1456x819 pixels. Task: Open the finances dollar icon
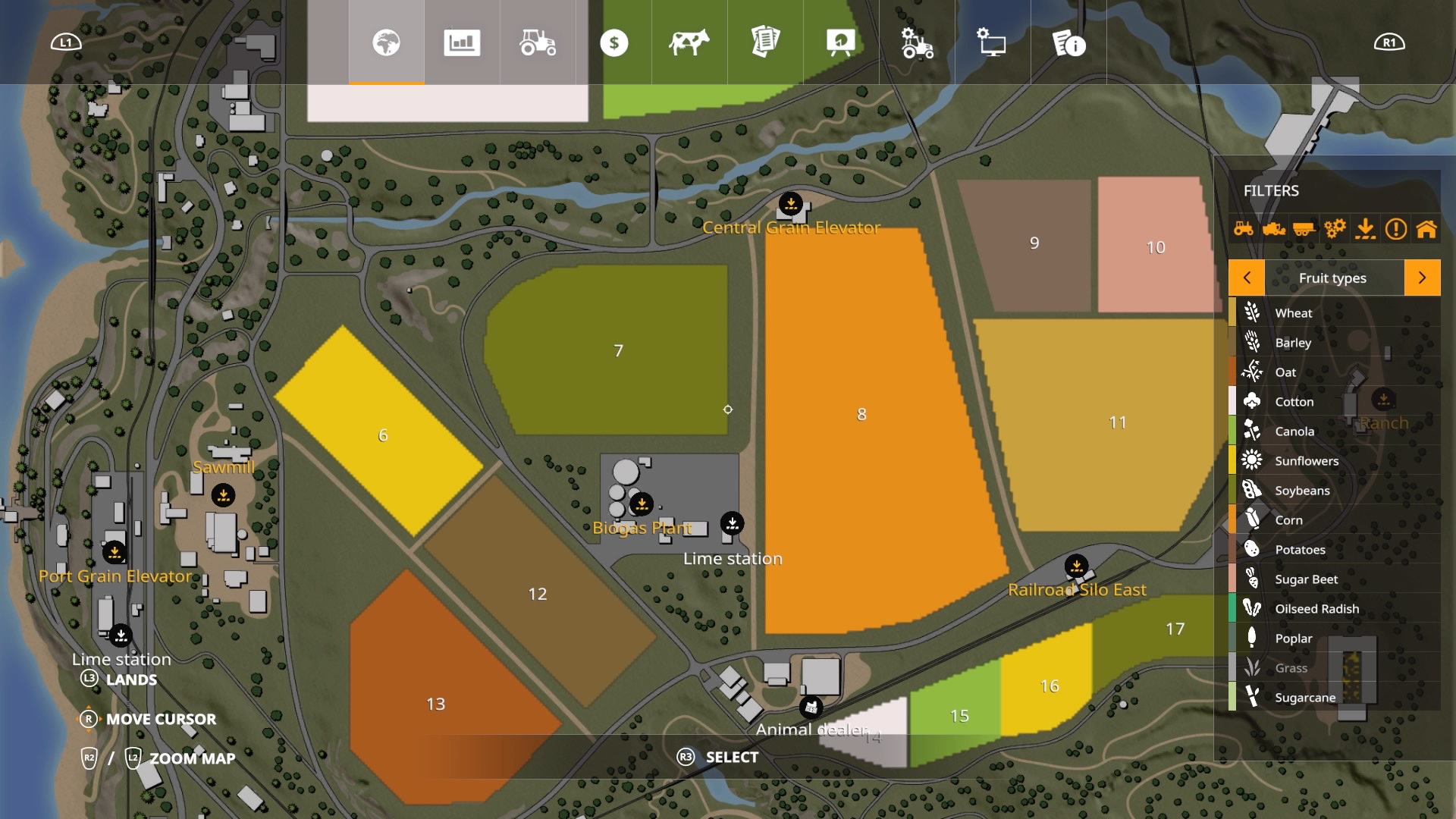tap(615, 43)
